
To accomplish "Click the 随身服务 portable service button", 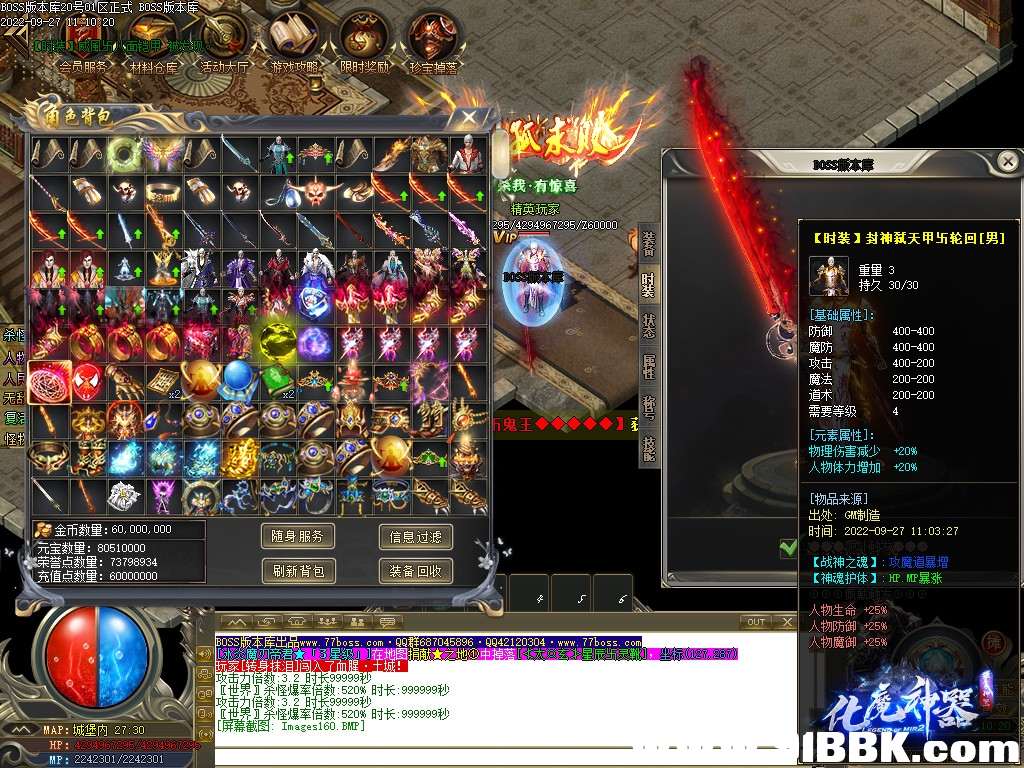I will 298,537.
